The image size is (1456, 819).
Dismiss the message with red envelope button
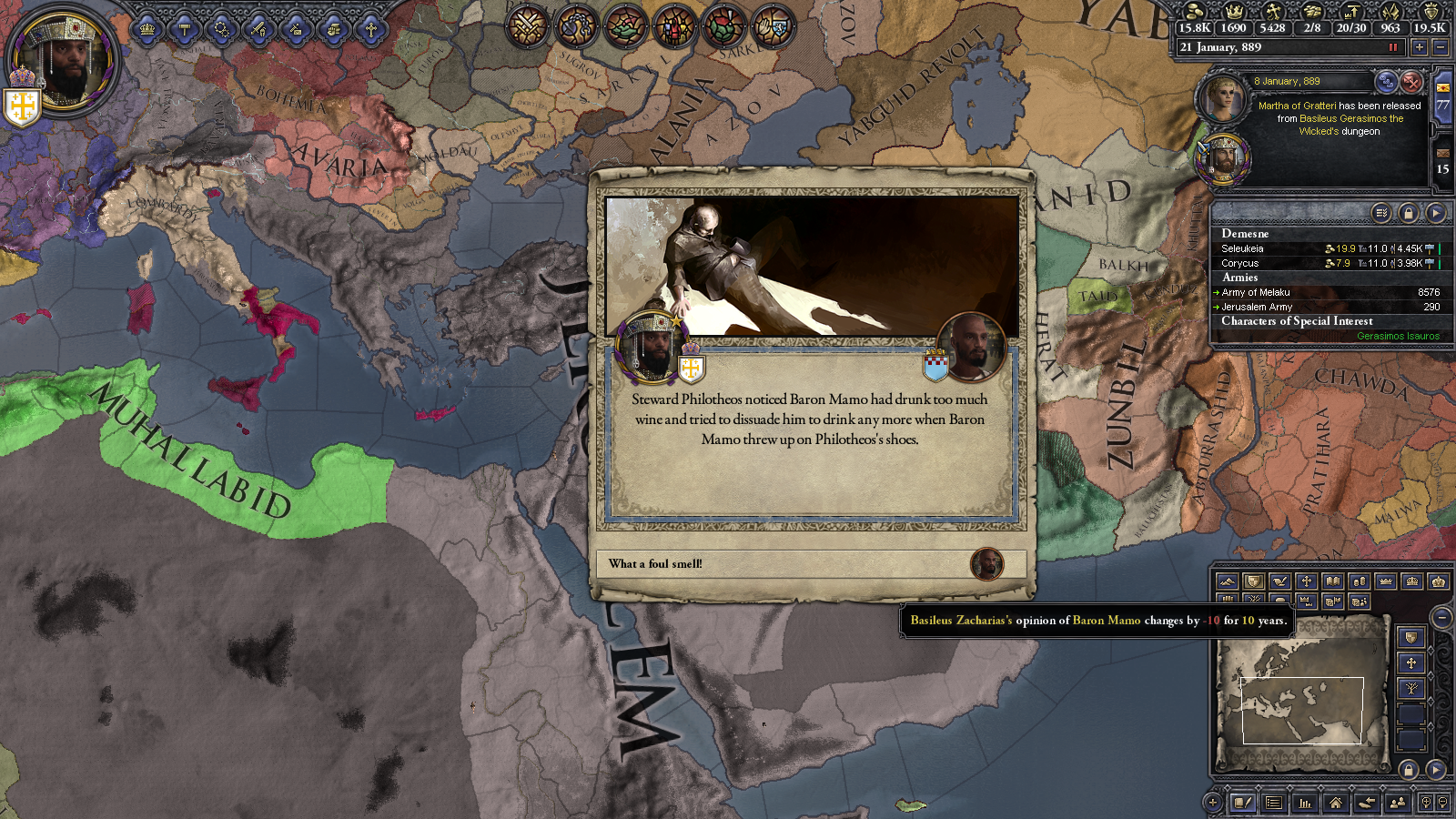1410,82
